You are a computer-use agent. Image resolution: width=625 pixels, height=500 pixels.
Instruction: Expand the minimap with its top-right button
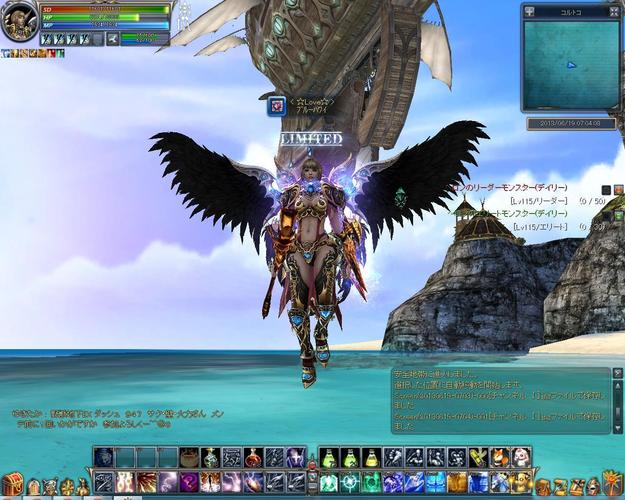click(611, 12)
